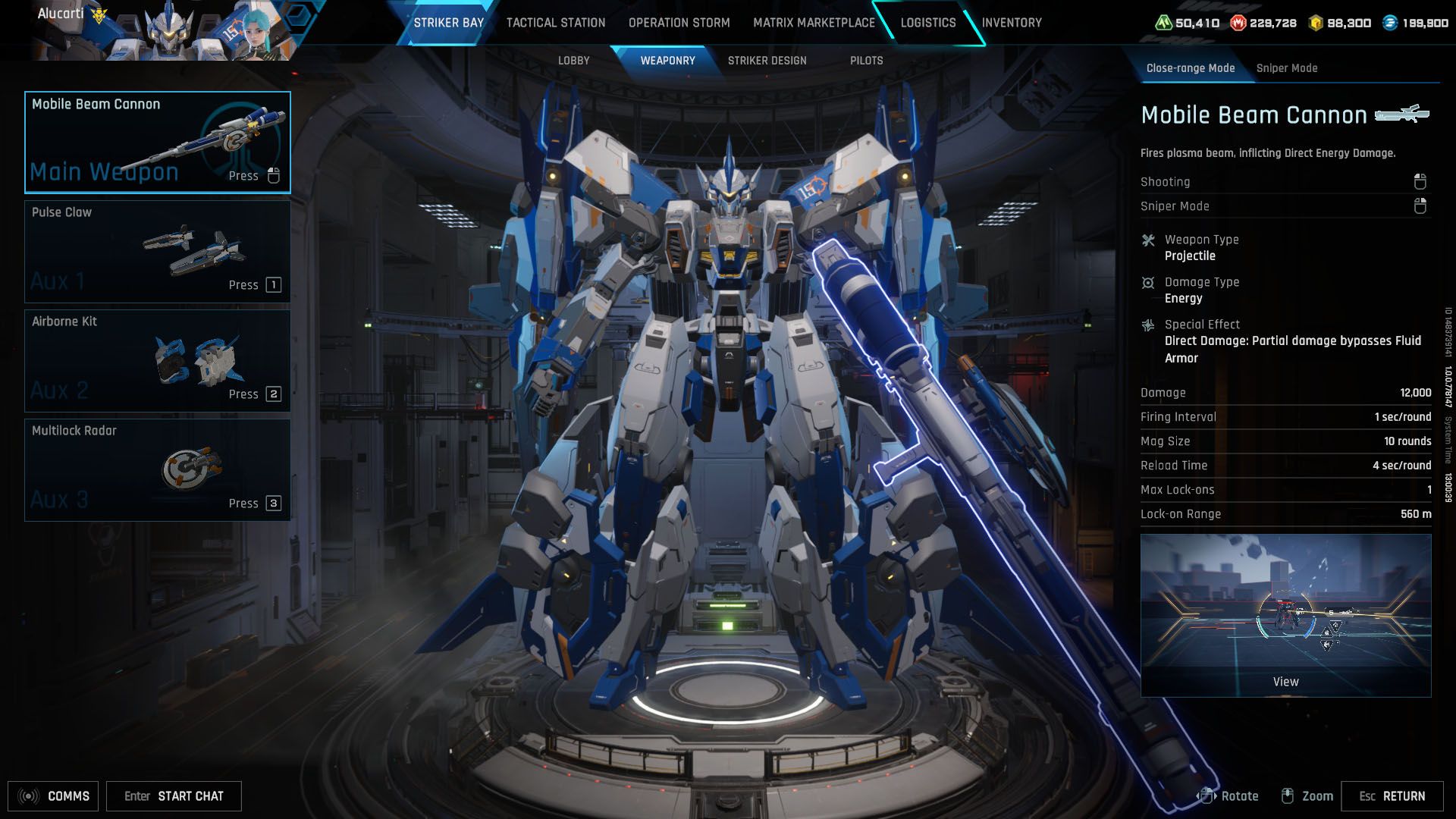
Task: Toggle Rotate mode at bottom right
Action: (1231, 796)
